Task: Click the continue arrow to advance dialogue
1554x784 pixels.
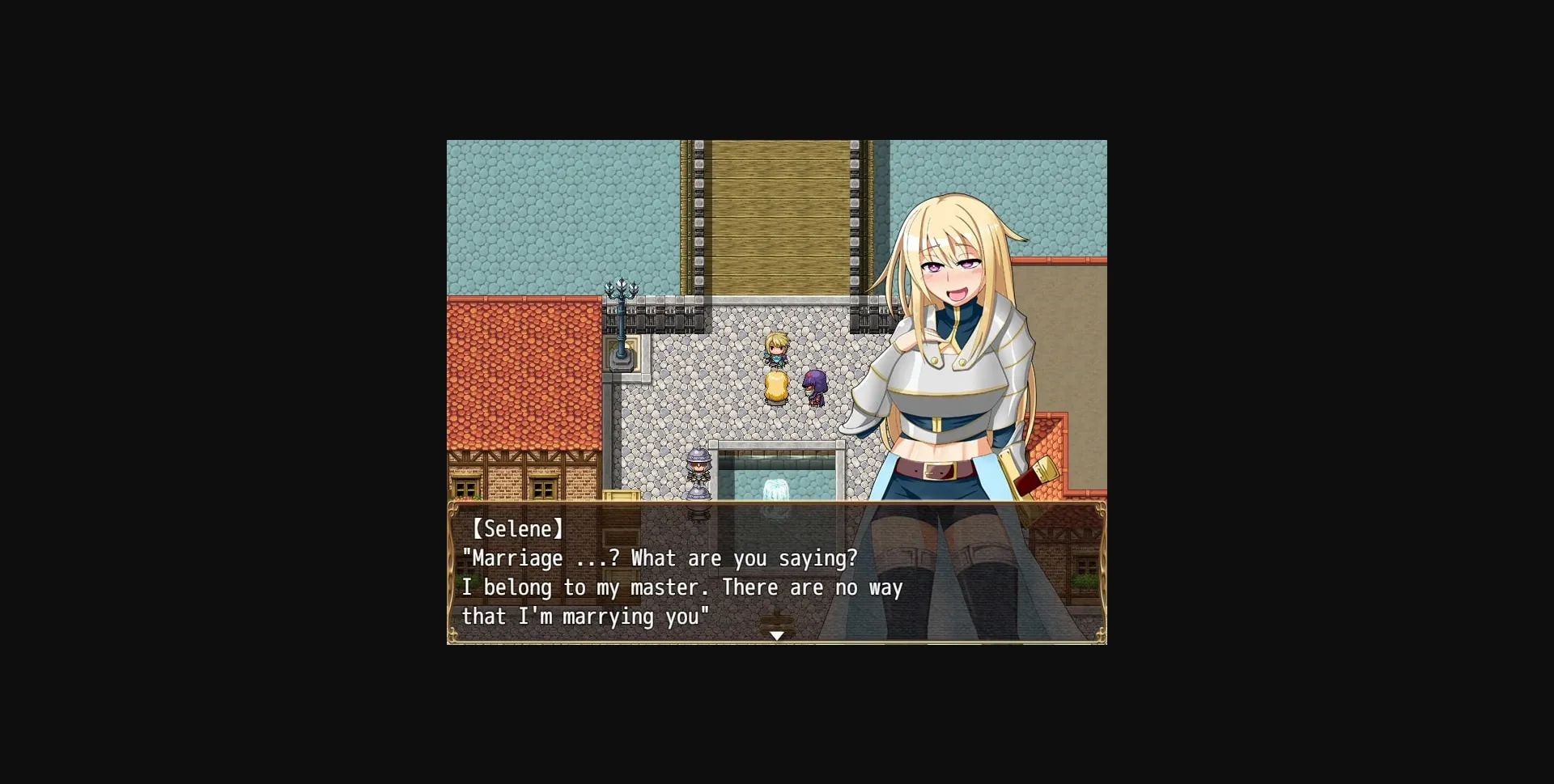Action: (776, 636)
